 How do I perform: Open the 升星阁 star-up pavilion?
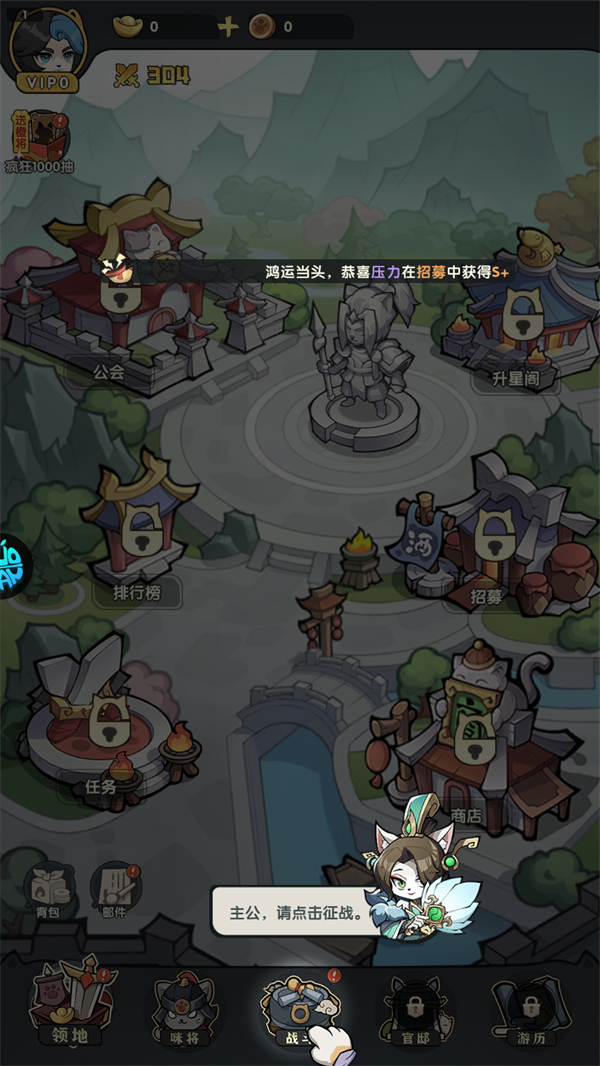517,310
